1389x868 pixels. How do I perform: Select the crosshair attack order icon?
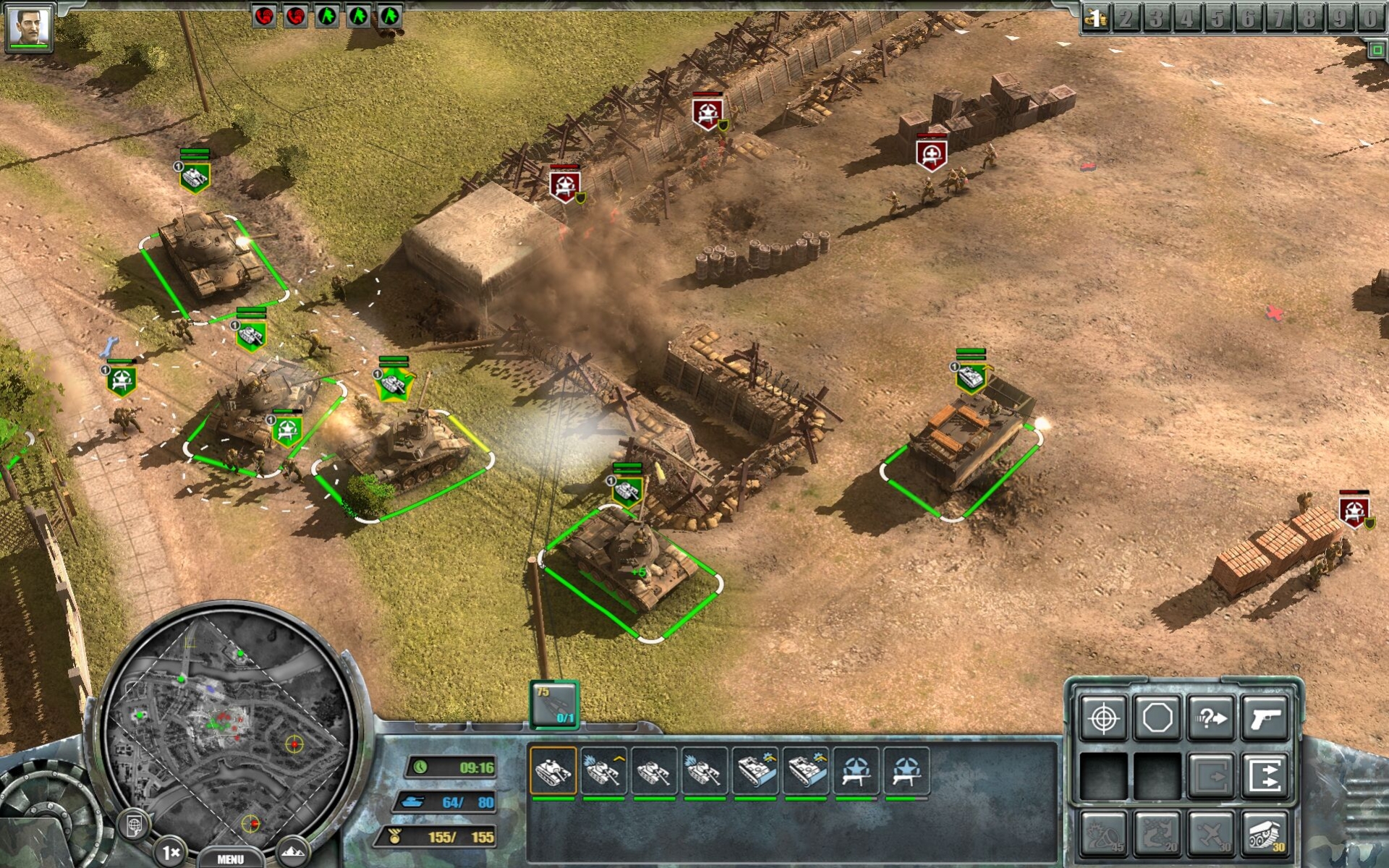[x=1103, y=718]
